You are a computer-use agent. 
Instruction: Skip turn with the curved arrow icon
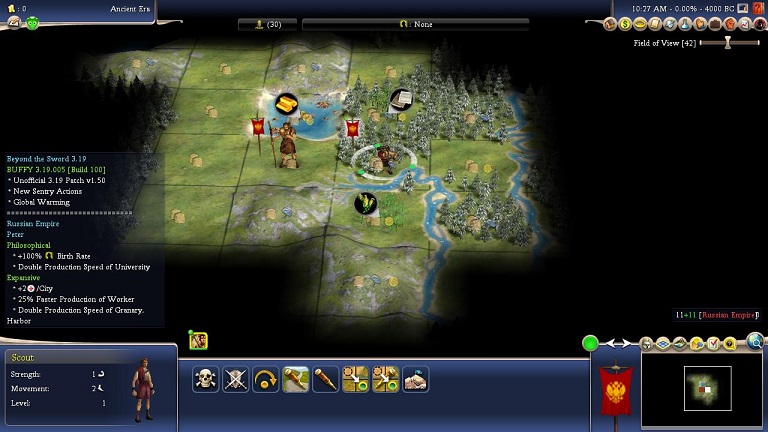[x=266, y=379]
